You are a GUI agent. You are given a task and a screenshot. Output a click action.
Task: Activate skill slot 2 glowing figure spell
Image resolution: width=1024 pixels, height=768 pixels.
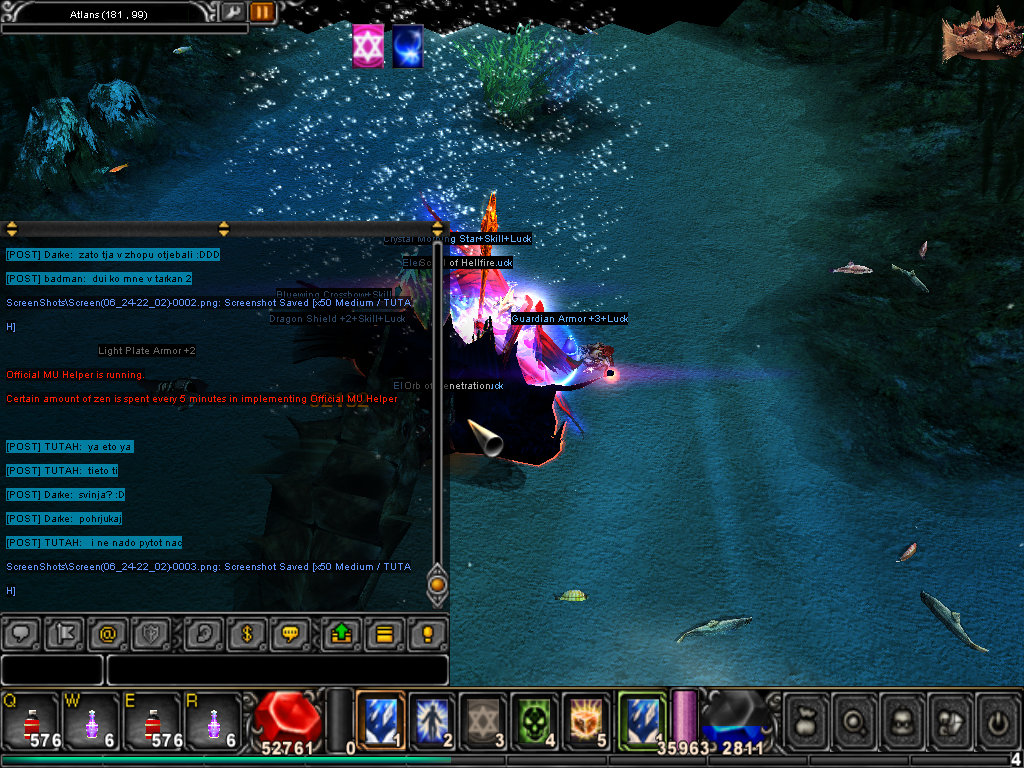pos(432,718)
